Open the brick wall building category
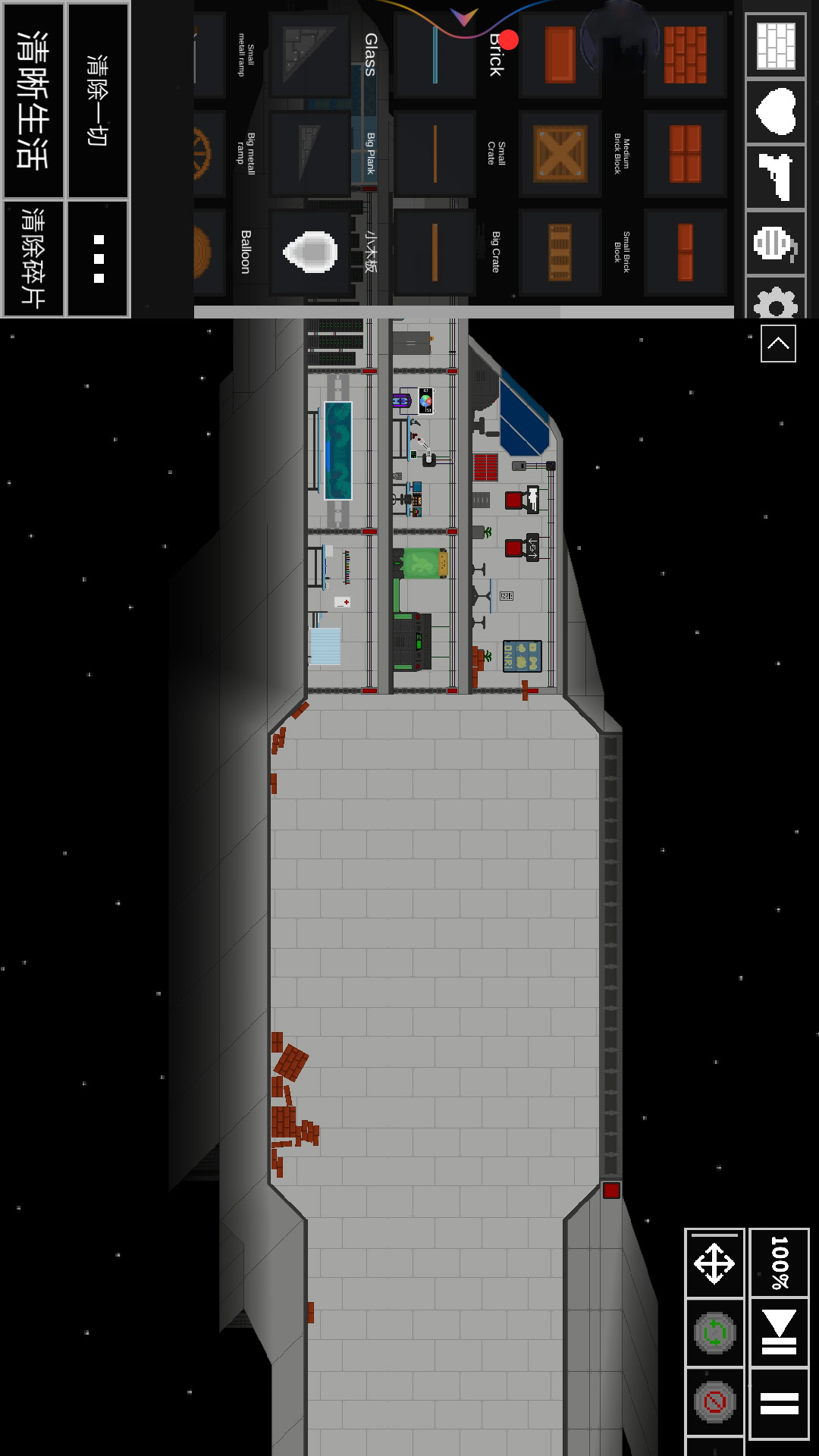819x1456 pixels. (x=776, y=45)
